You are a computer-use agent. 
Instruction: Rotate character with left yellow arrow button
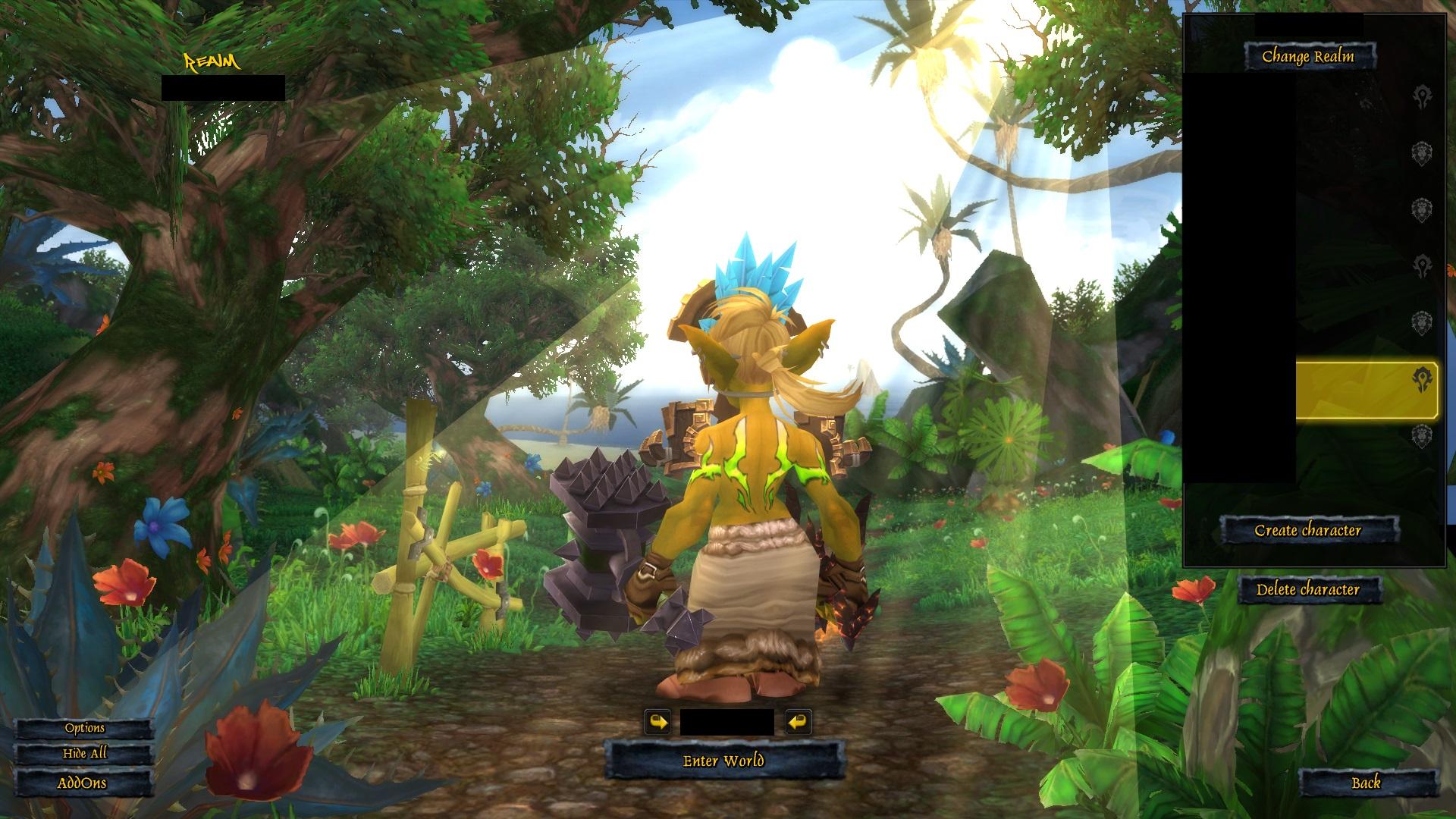click(x=658, y=722)
